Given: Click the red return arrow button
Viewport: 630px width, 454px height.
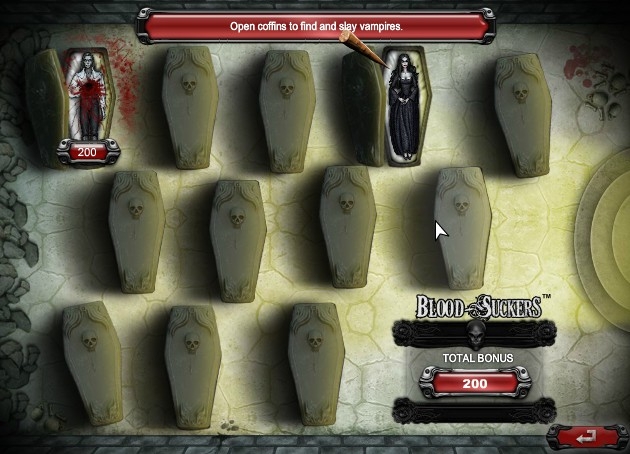Looking at the screenshot, I should [587, 437].
